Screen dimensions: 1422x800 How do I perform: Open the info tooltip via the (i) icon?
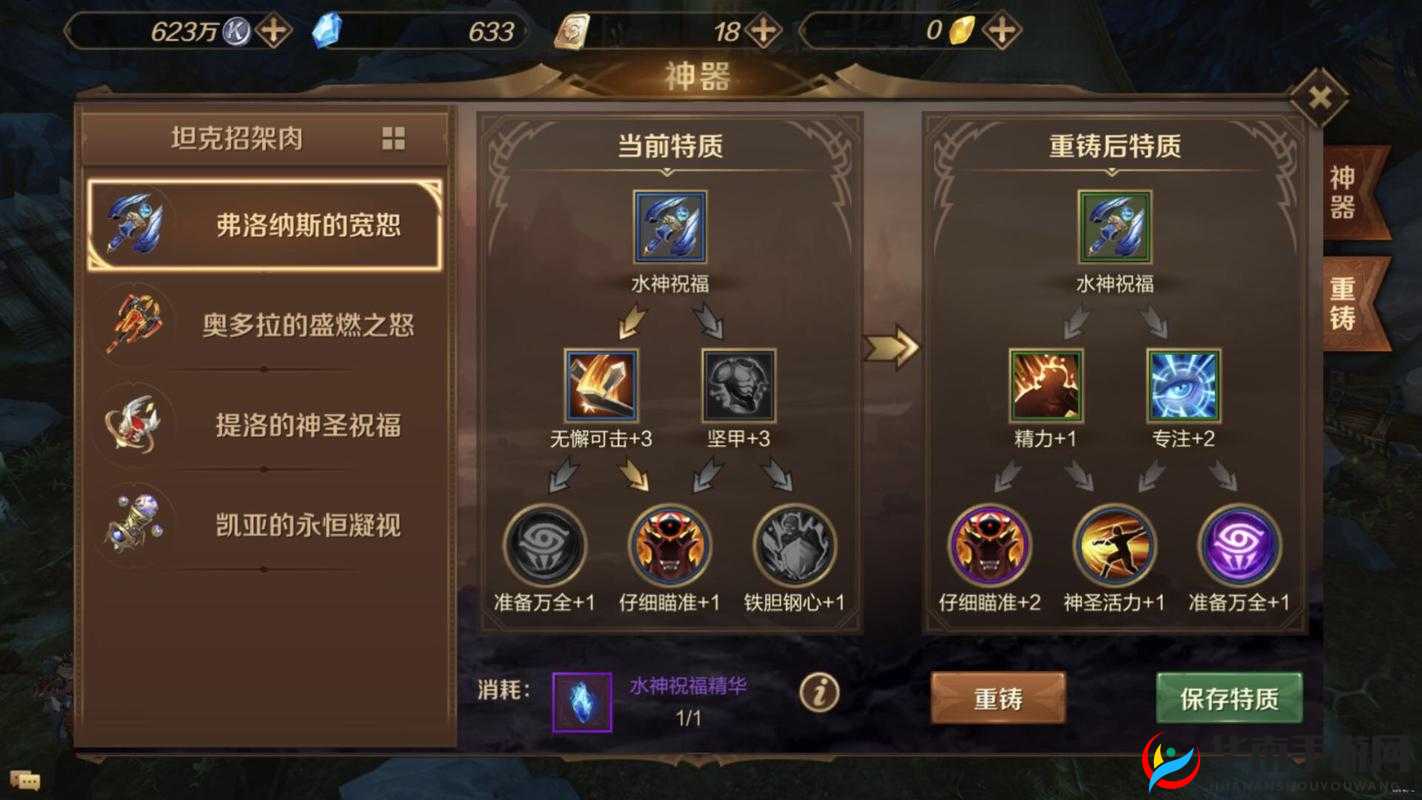[819, 692]
